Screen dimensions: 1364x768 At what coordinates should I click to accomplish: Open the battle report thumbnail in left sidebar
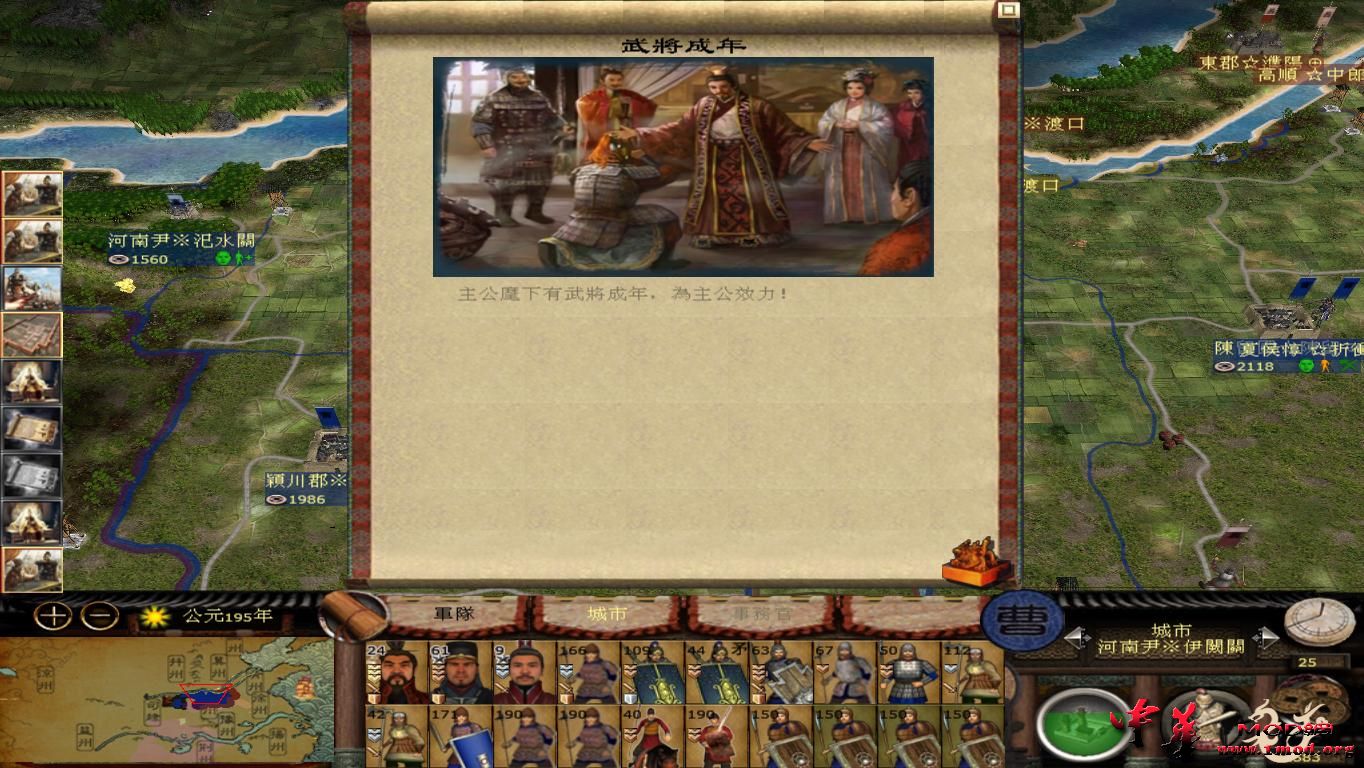tap(33, 288)
